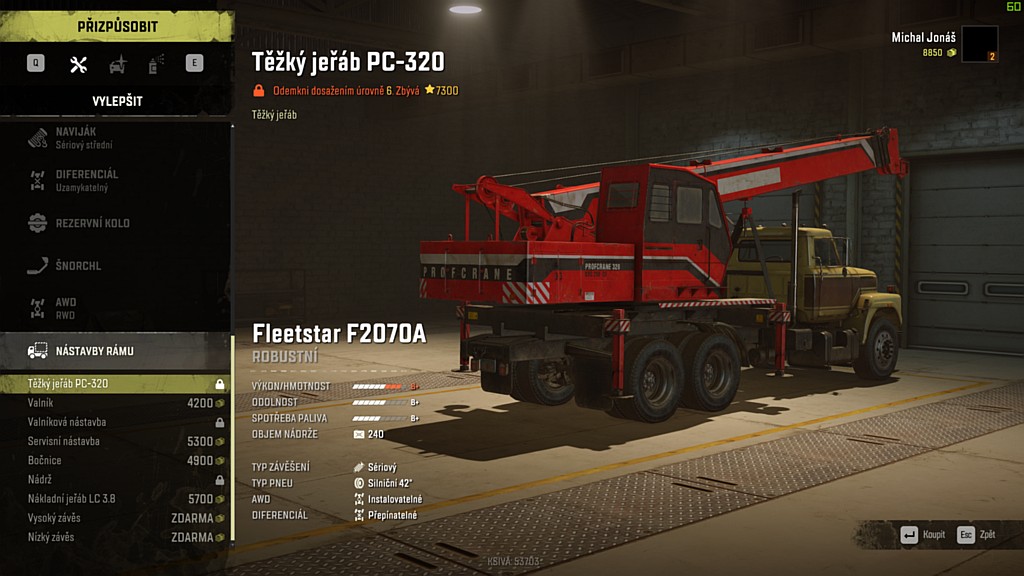1024x576 pixels.
Task: Click the Koupit buy button
Action: click(923, 535)
